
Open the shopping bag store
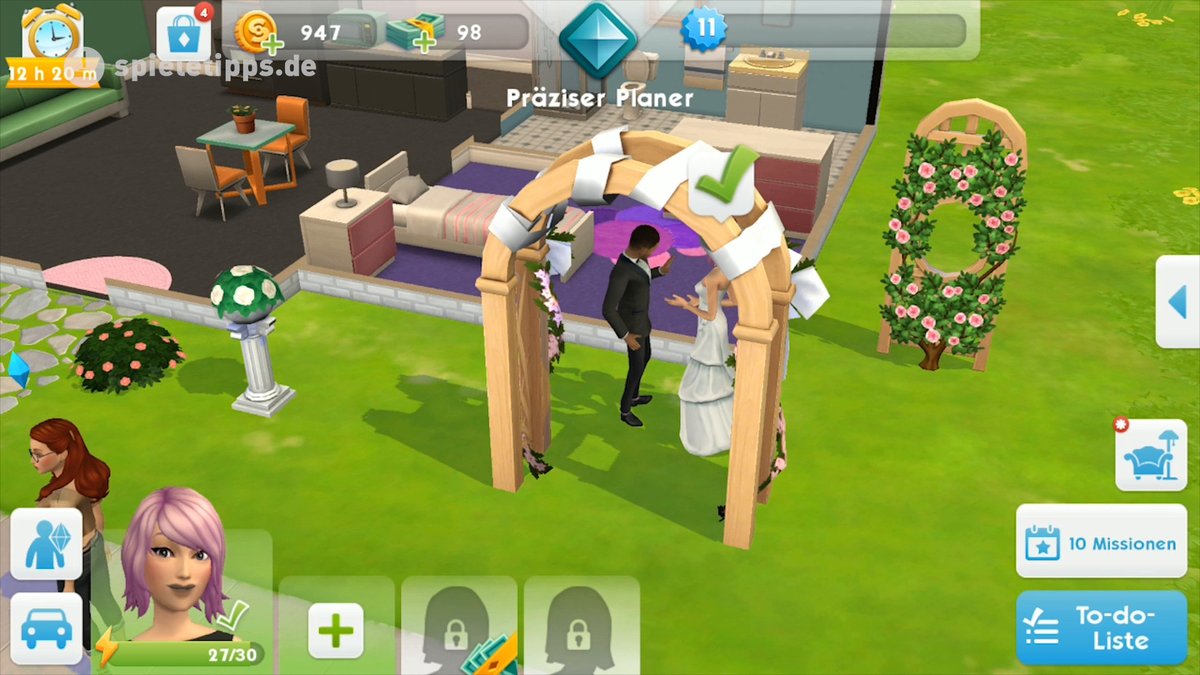click(185, 35)
